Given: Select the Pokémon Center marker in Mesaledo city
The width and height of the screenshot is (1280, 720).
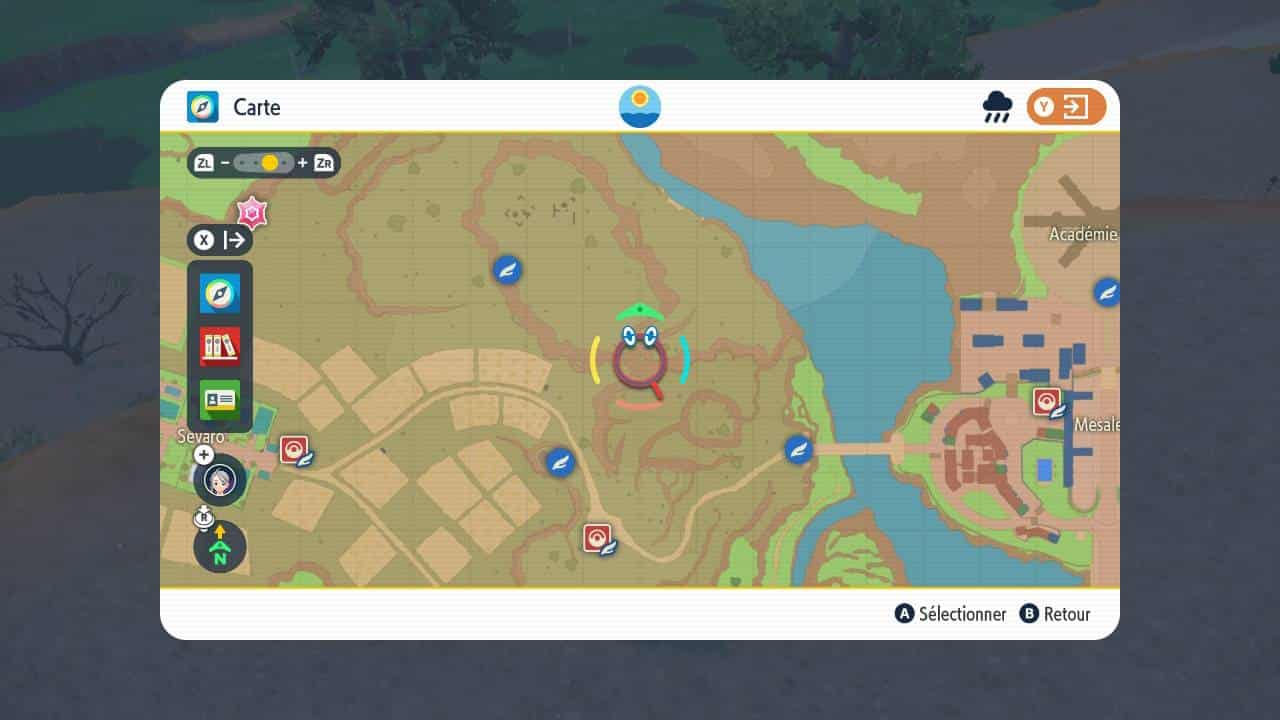Looking at the screenshot, I should (x=1047, y=402).
